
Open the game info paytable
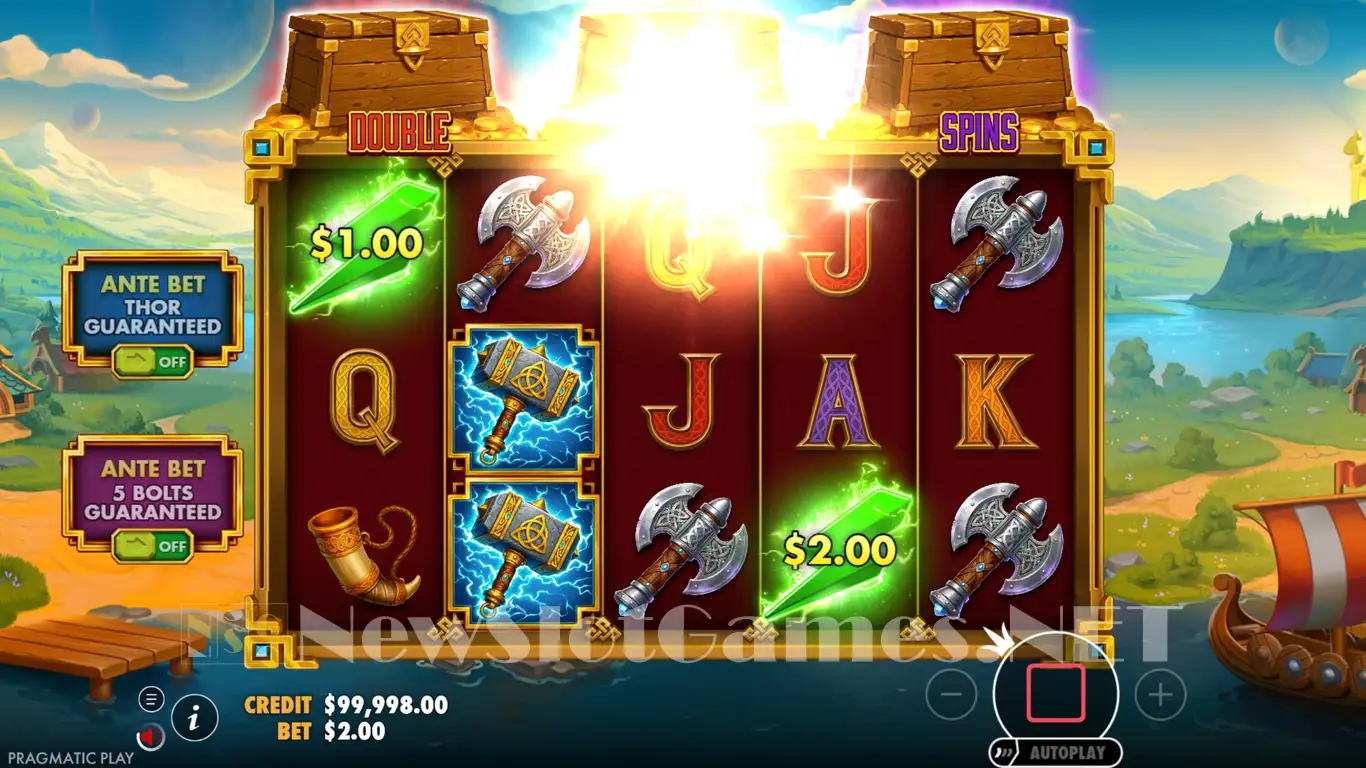coord(195,716)
